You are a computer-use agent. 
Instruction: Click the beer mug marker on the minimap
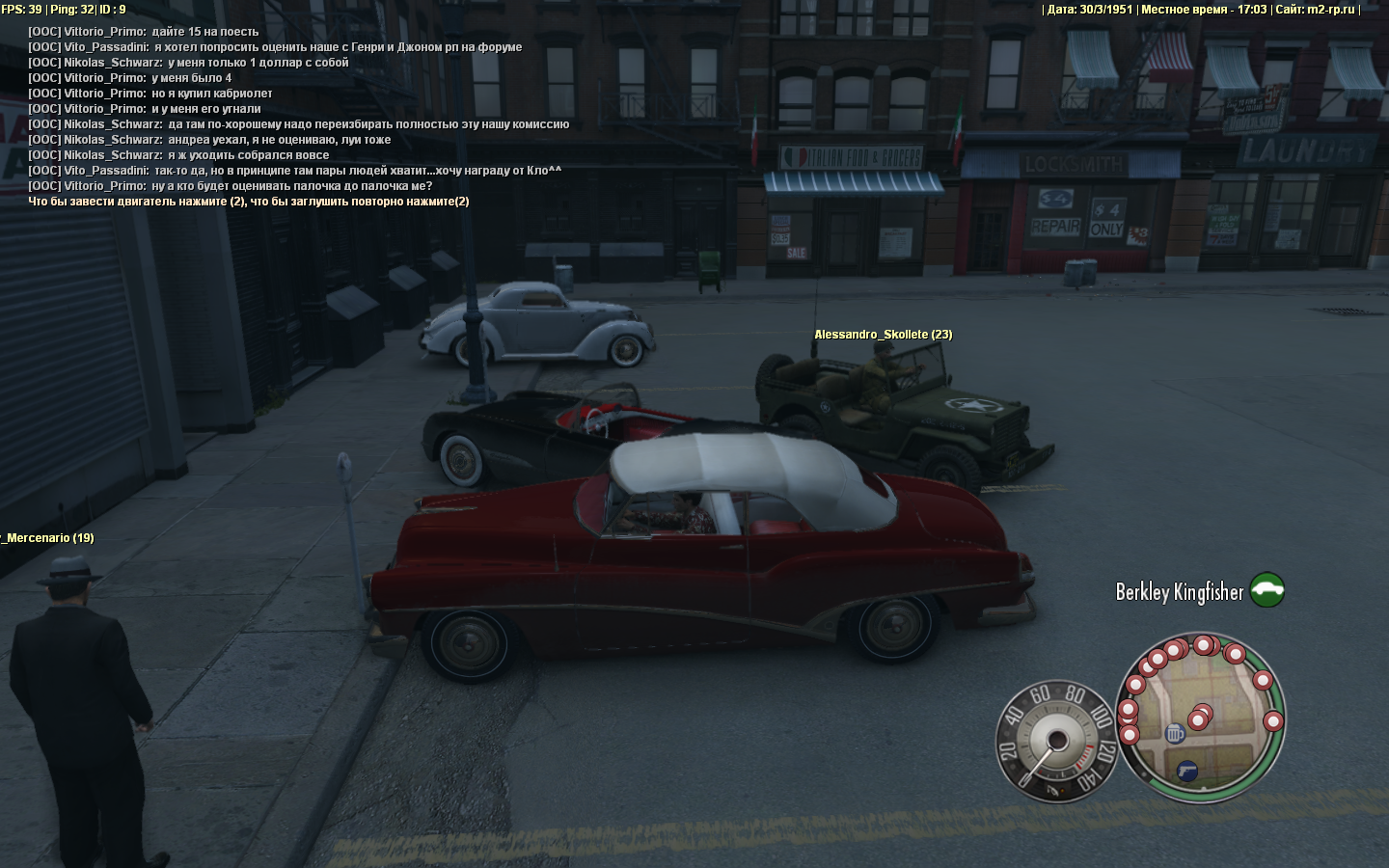click(1175, 734)
